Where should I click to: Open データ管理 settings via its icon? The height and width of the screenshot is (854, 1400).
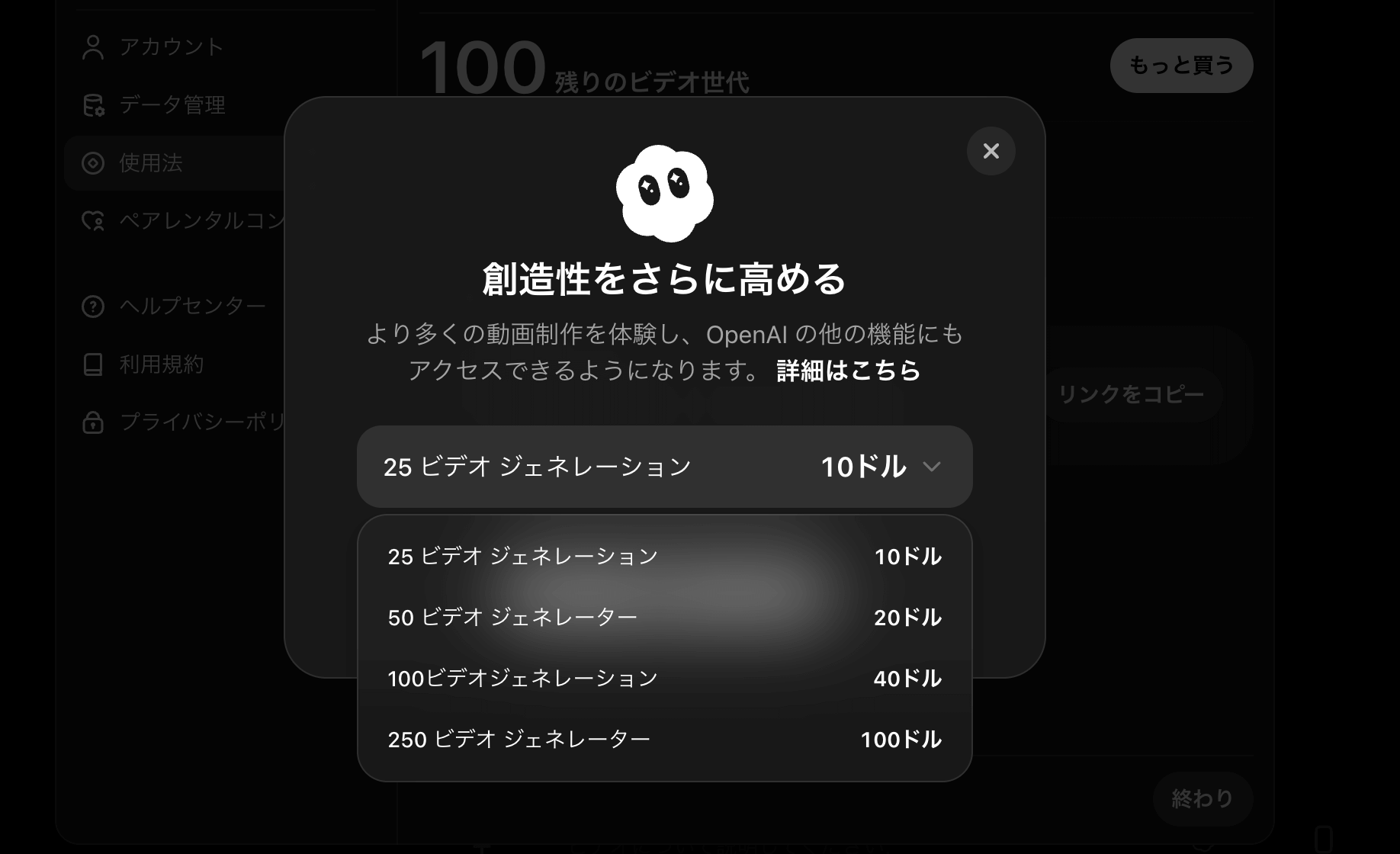coord(92,105)
